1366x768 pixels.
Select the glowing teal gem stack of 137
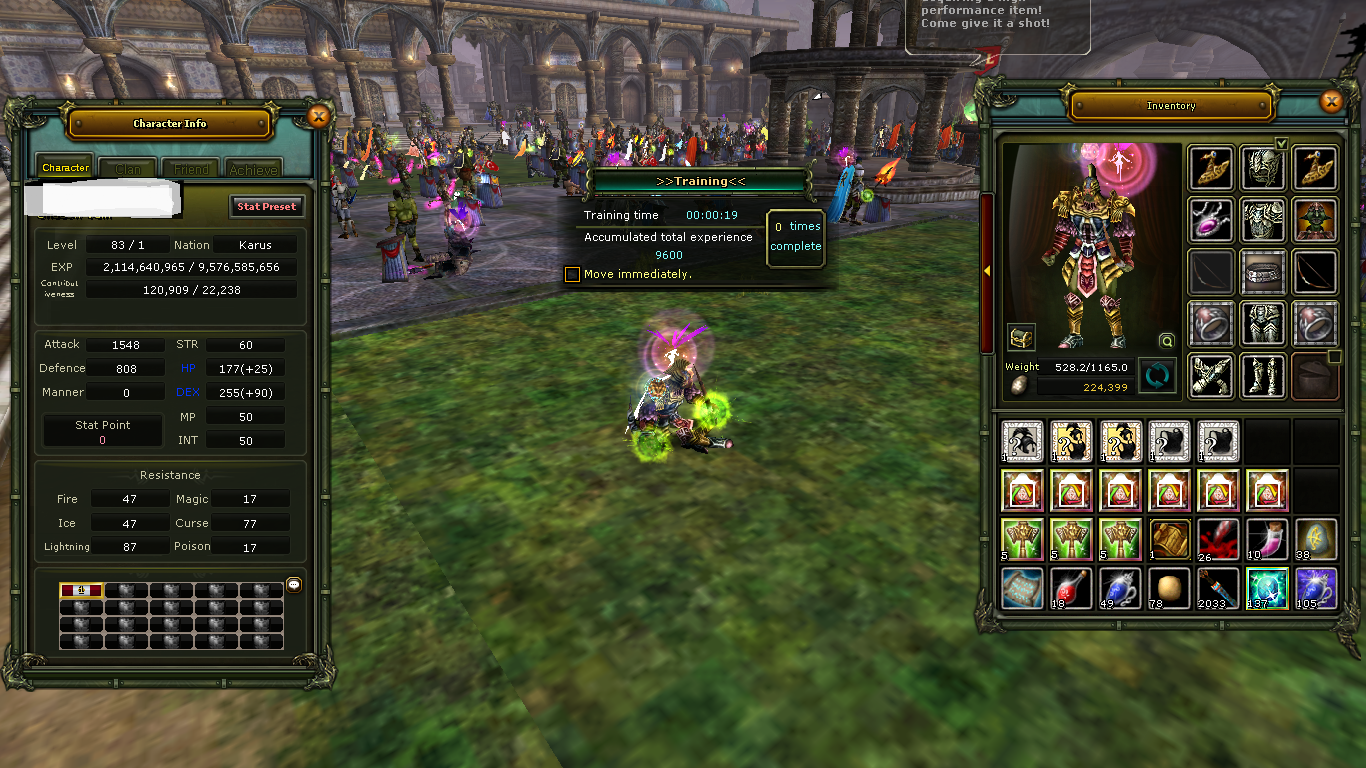pyautogui.click(x=1267, y=589)
